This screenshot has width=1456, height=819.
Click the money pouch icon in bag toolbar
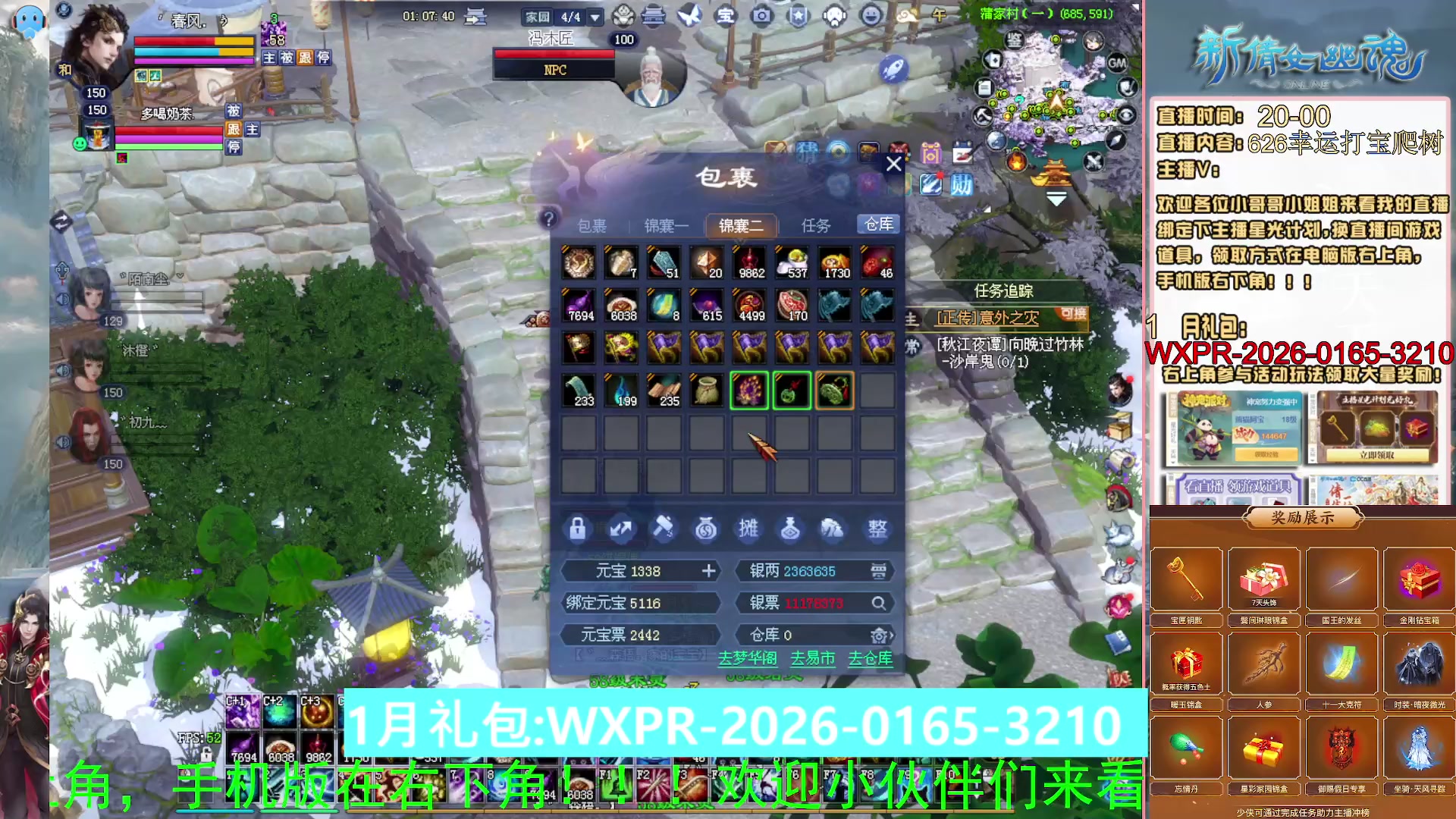tap(706, 529)
